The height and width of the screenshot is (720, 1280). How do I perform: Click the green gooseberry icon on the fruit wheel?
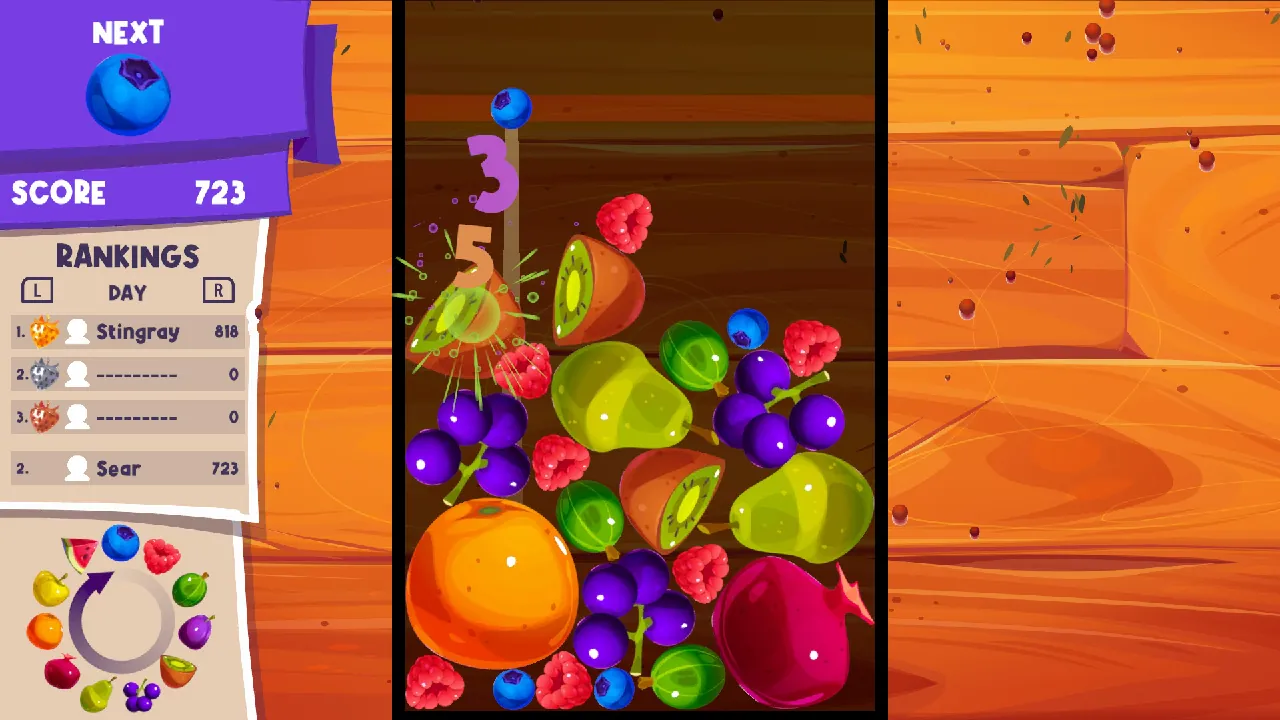click(191, 589)
